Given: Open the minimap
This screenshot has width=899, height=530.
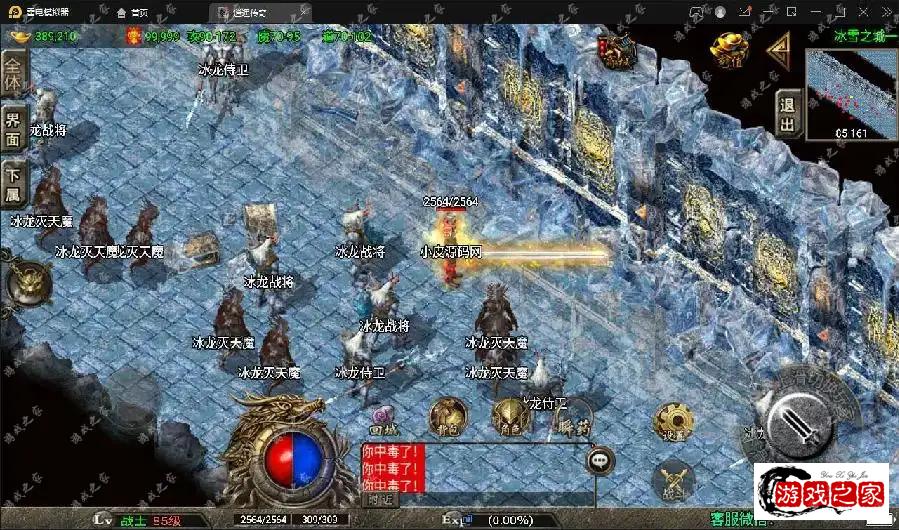Looking at the screenshot, I should click(x=850, y=93).
